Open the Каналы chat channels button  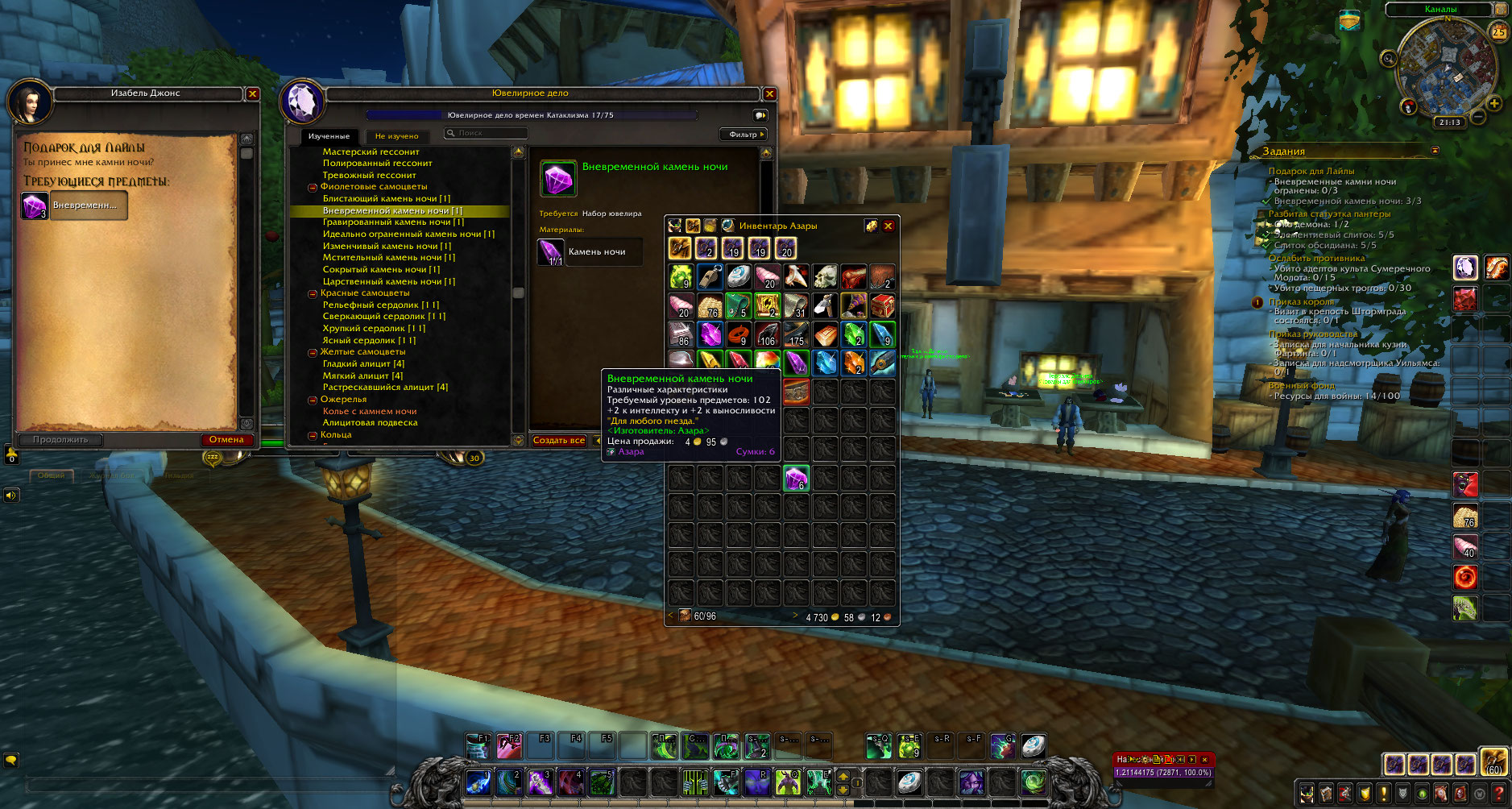[1441, 10]
